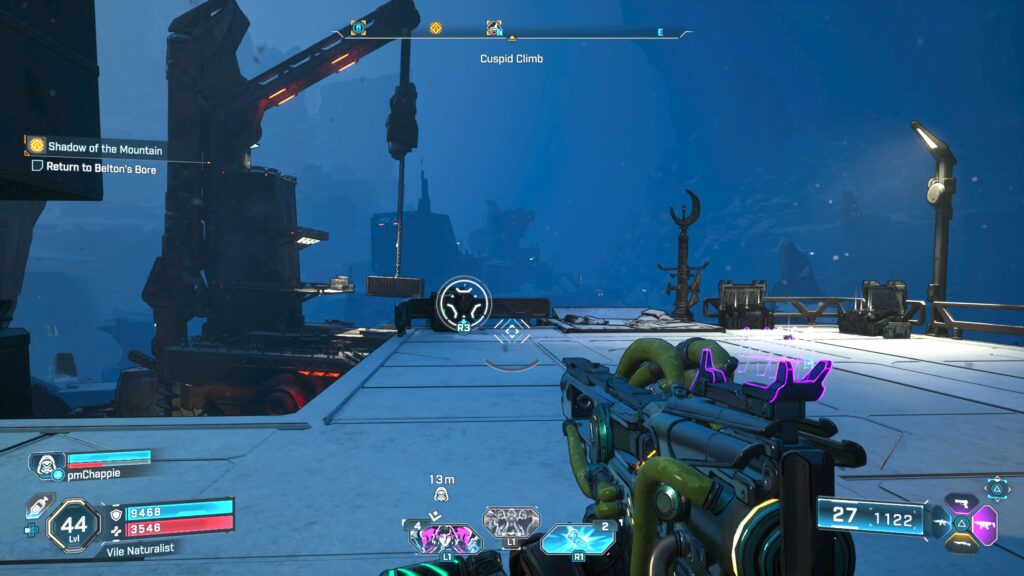This screenshot has width=1024, height=576.
Task: Trigger the blue crystal ability icon
Action: [x=577, y=540]
